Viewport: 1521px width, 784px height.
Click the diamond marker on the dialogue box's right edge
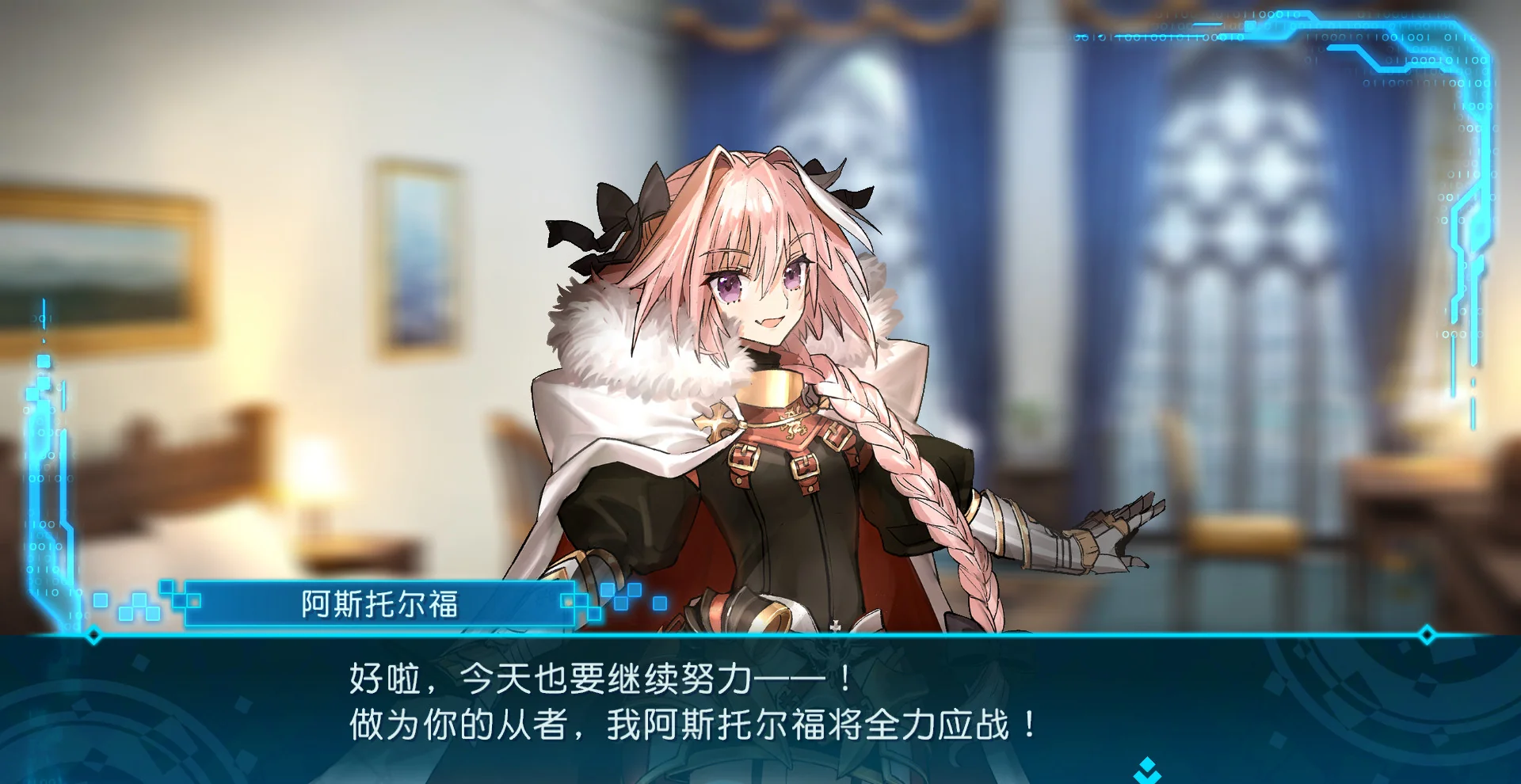point(1427,635)
